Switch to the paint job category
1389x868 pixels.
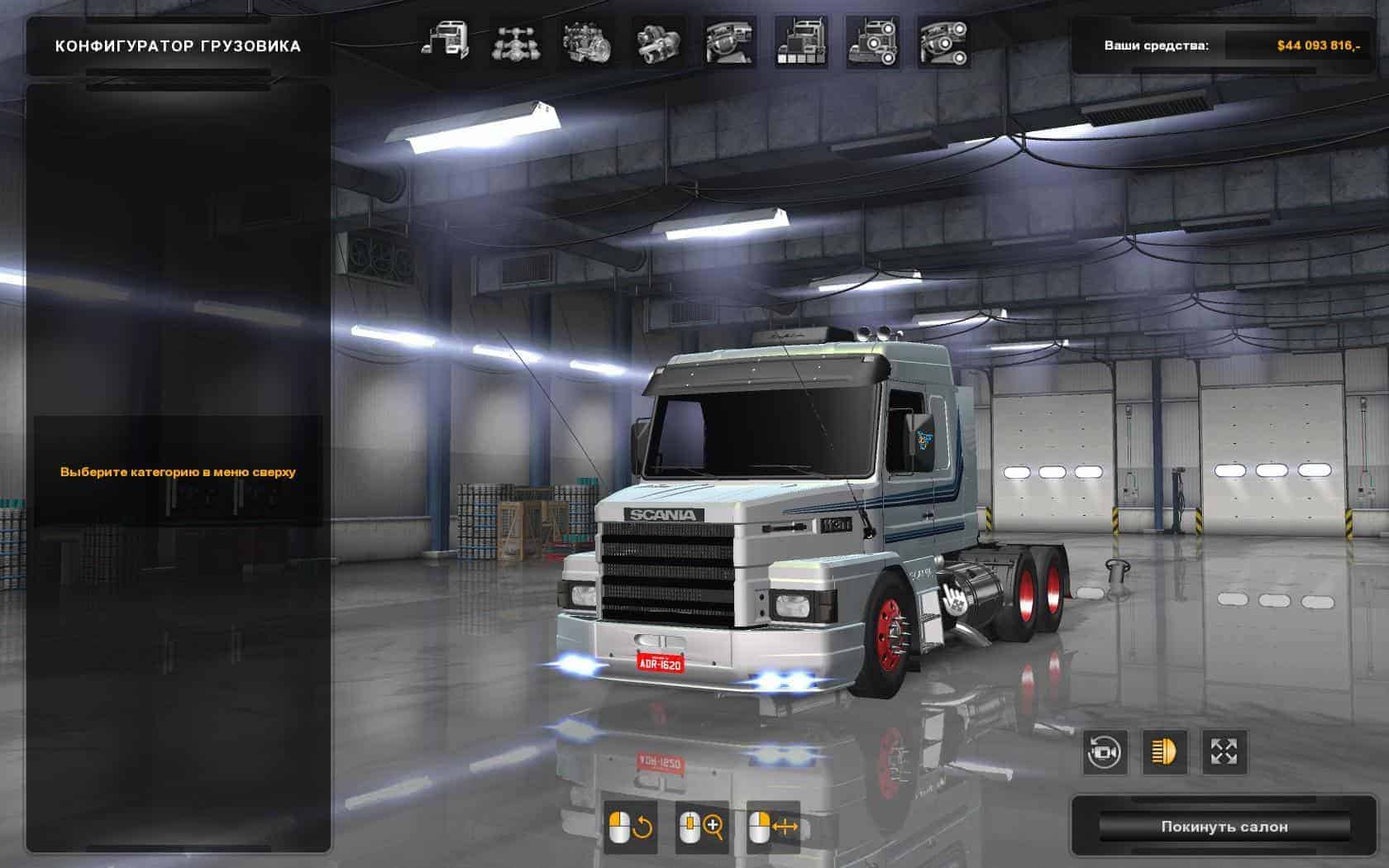coord(800,42)
